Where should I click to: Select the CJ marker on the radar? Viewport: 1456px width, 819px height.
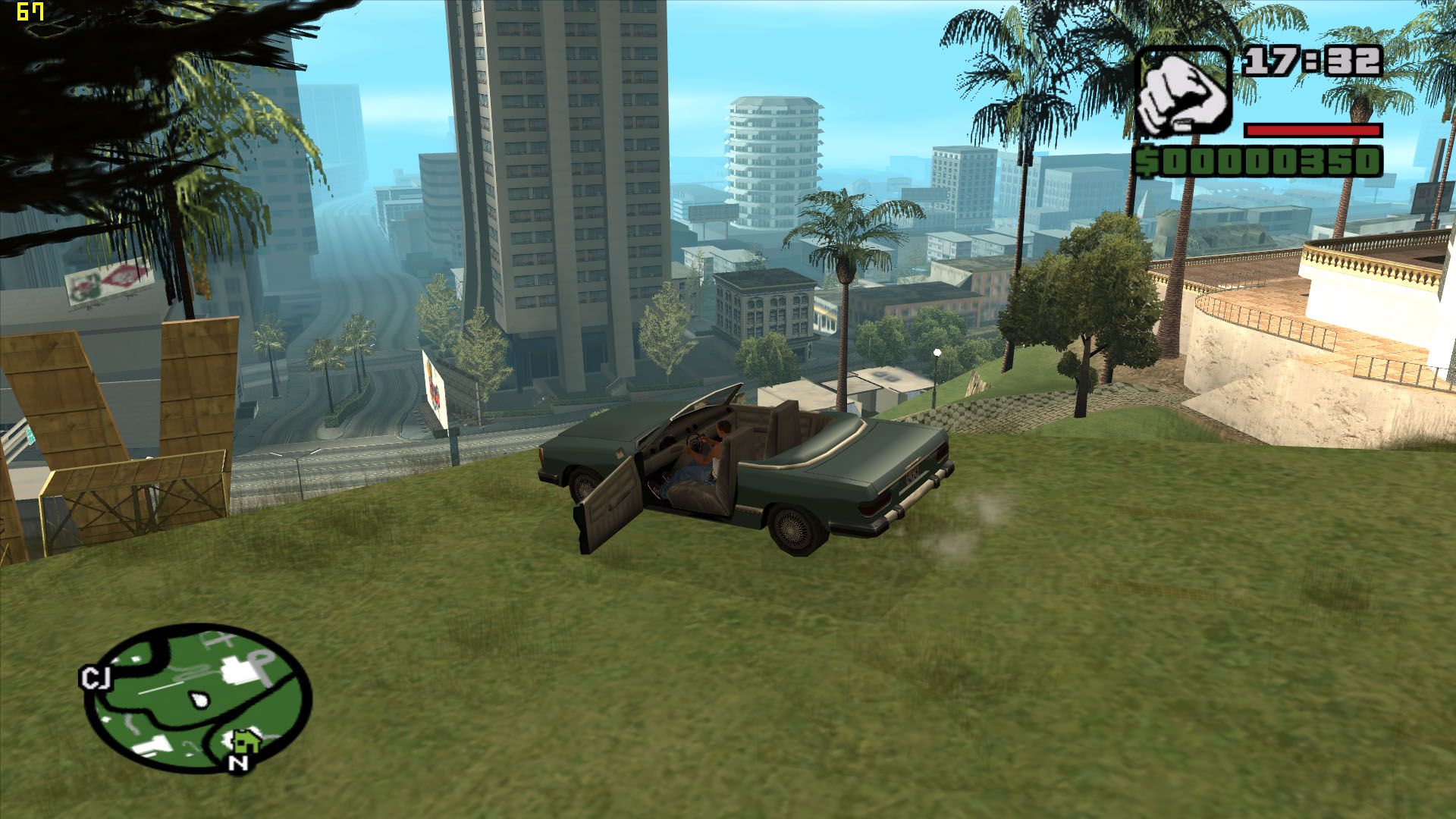click(x=96, y=677)
